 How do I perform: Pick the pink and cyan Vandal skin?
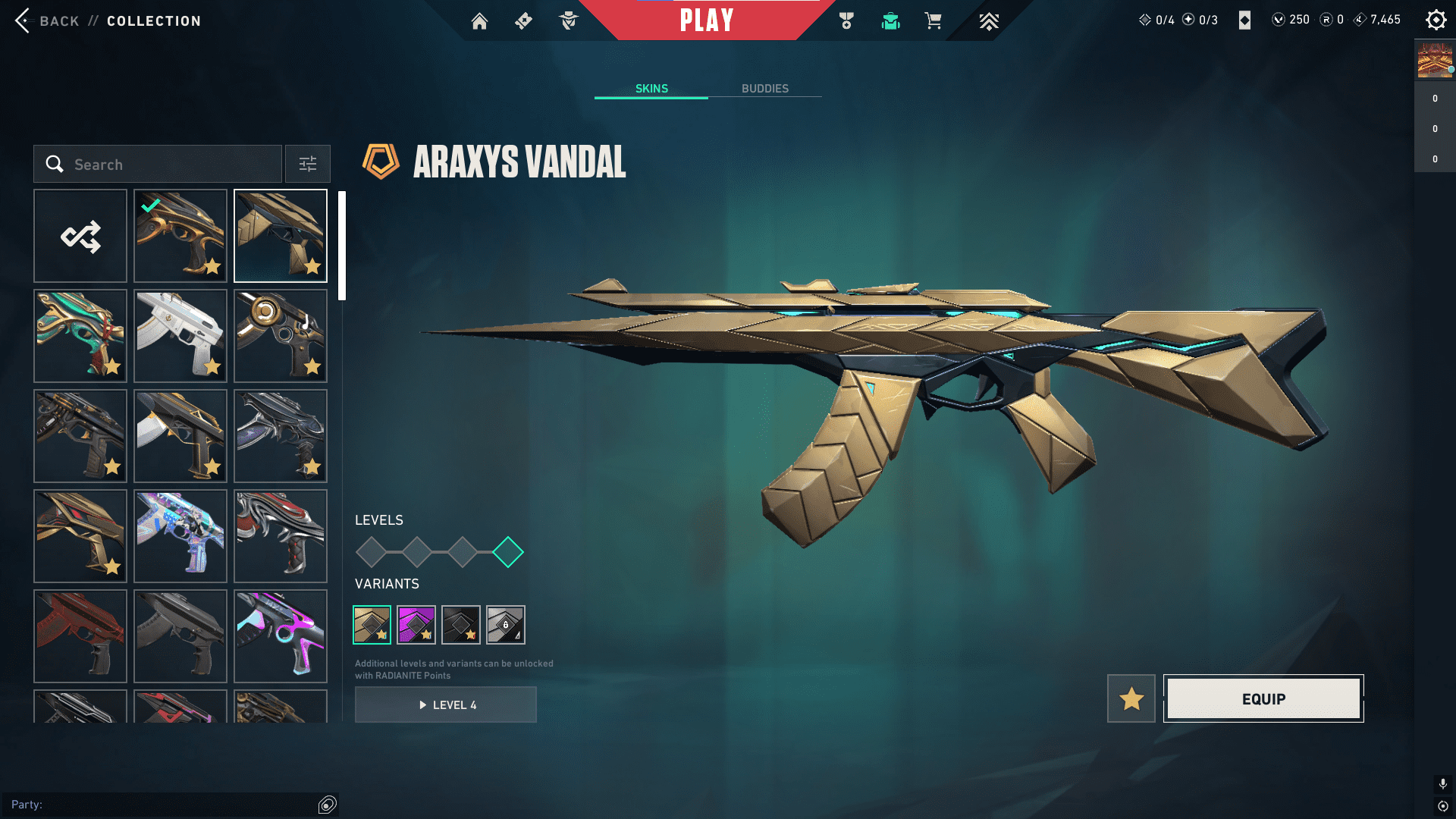(x=281, y=636)
